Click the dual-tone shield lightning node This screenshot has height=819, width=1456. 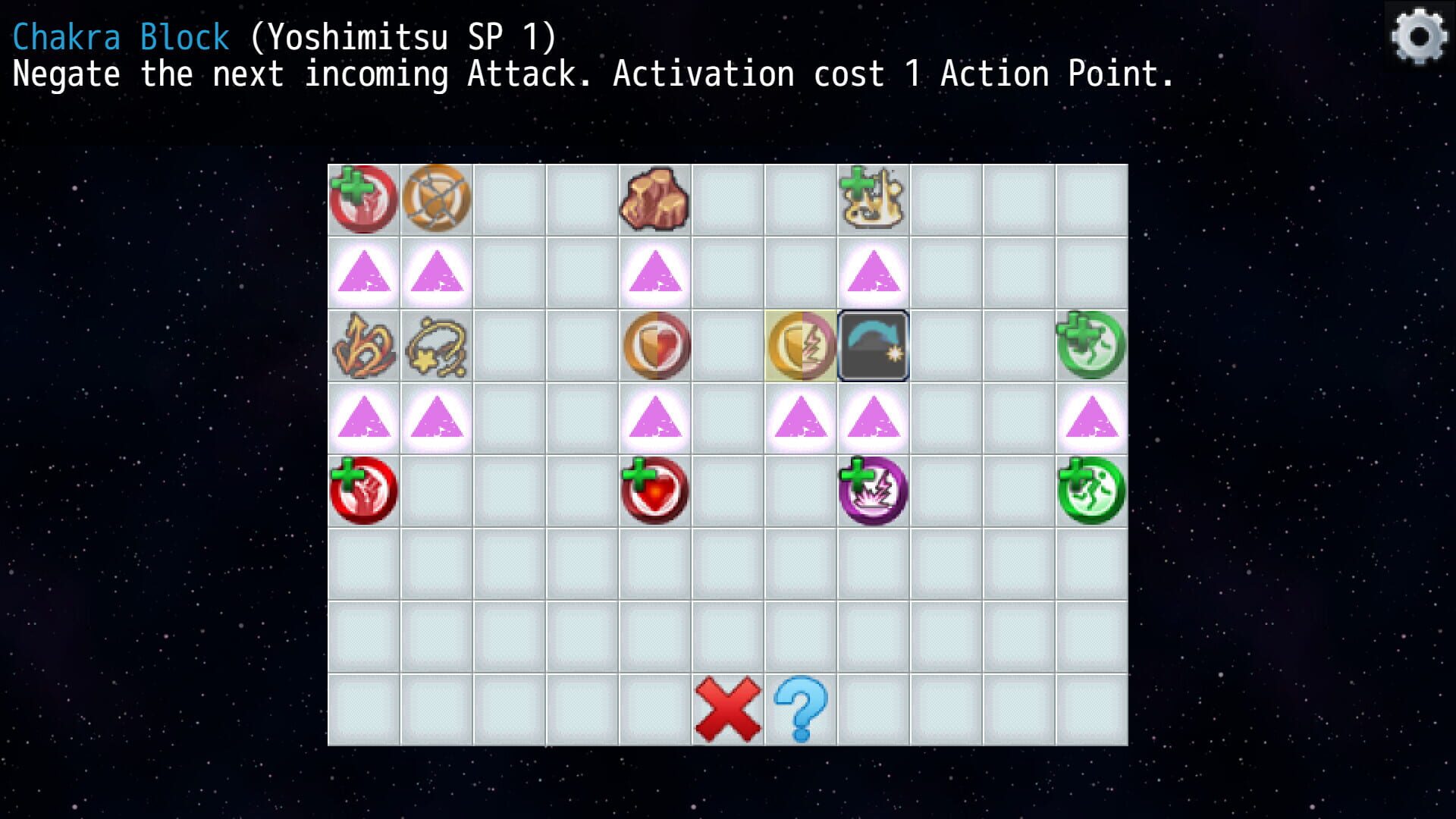click(x=801, y=345)
